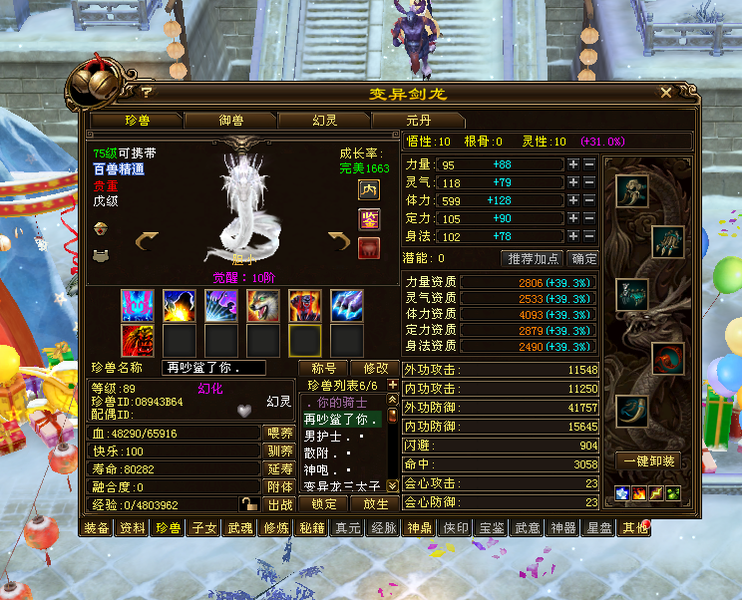Open the 称号 title button
This screenshot has height=600, width=742.
pos(324,368)
